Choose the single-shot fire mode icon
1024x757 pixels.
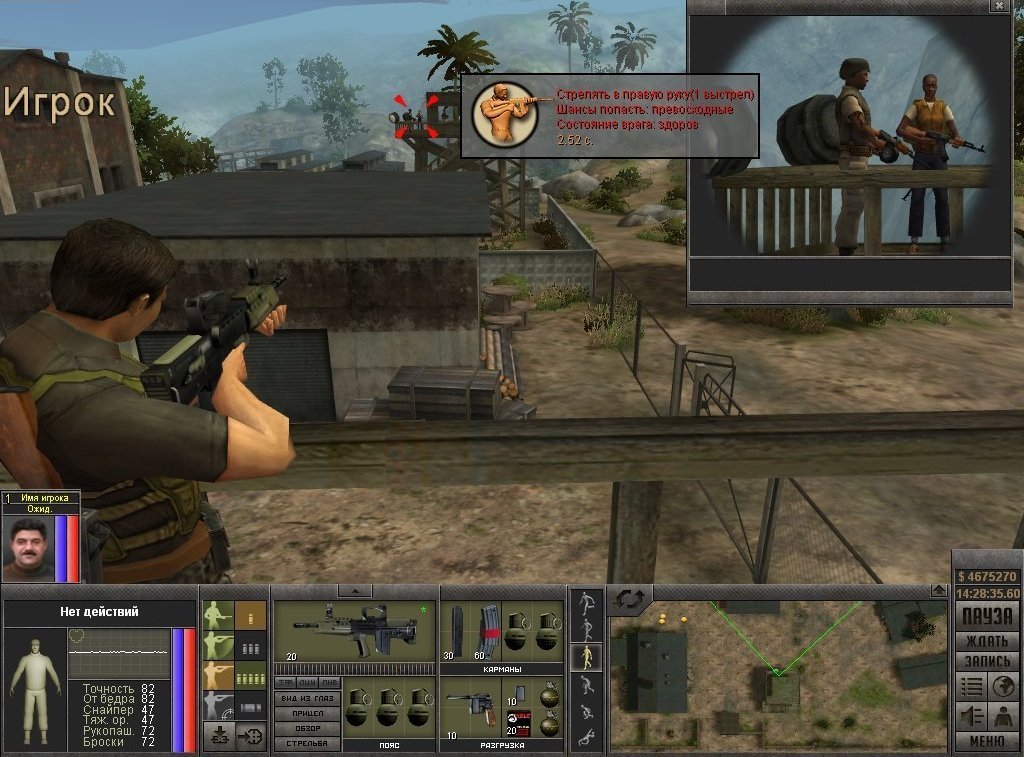coord(250,615)
